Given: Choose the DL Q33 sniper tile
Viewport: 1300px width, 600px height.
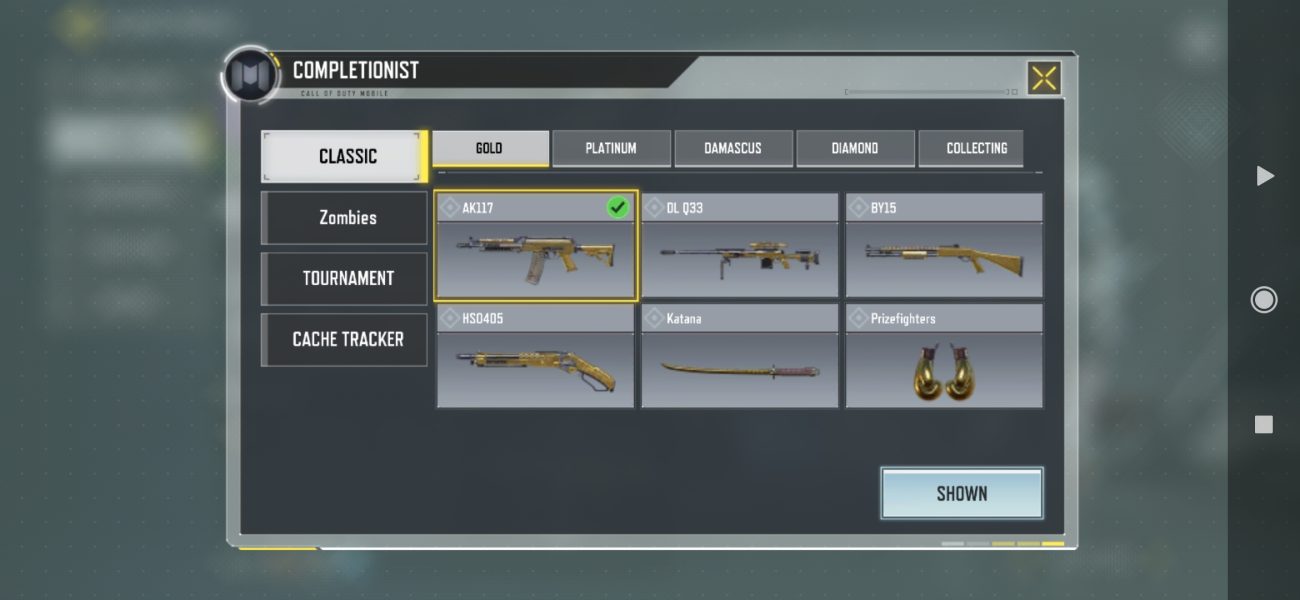Looking at the screenshot, I should 739,247.
